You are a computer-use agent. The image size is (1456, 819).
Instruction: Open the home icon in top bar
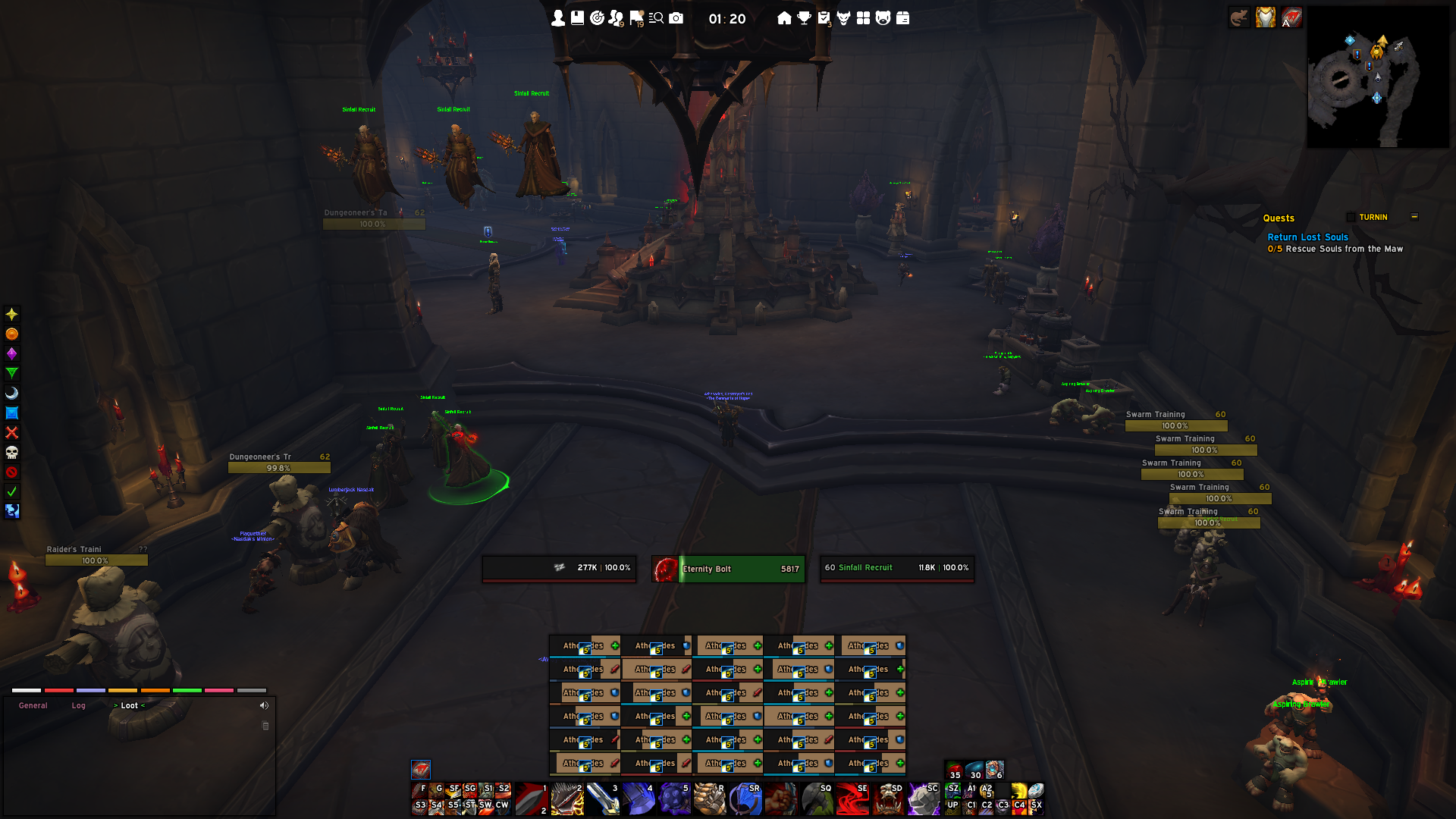click(x=784, y=18)
